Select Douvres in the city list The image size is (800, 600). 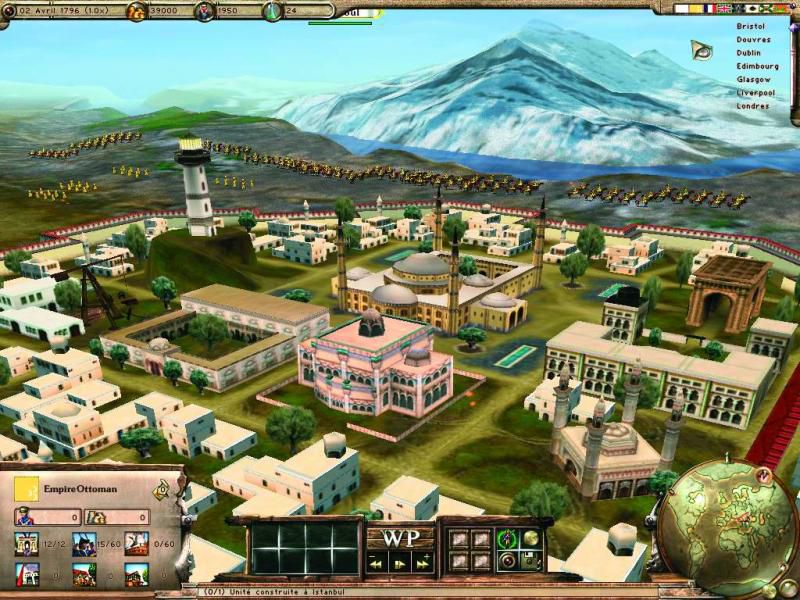point(751,39)
